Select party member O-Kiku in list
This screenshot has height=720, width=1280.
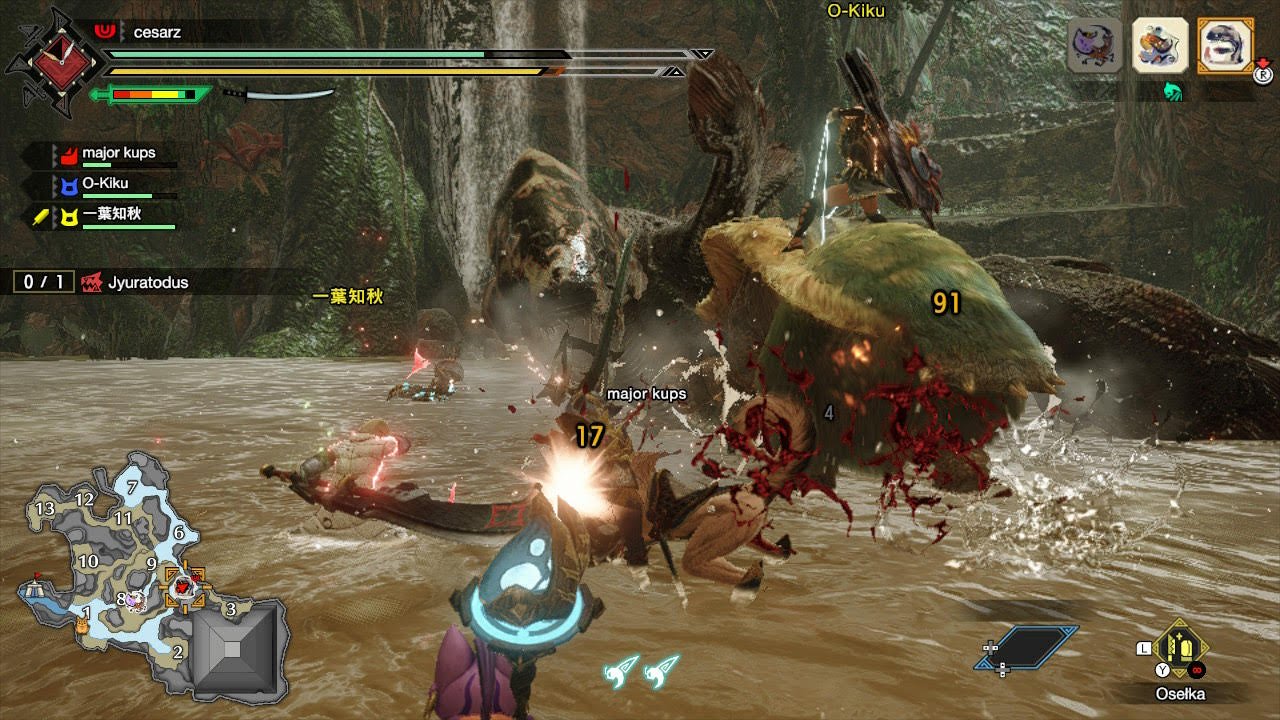pos(105,184)
